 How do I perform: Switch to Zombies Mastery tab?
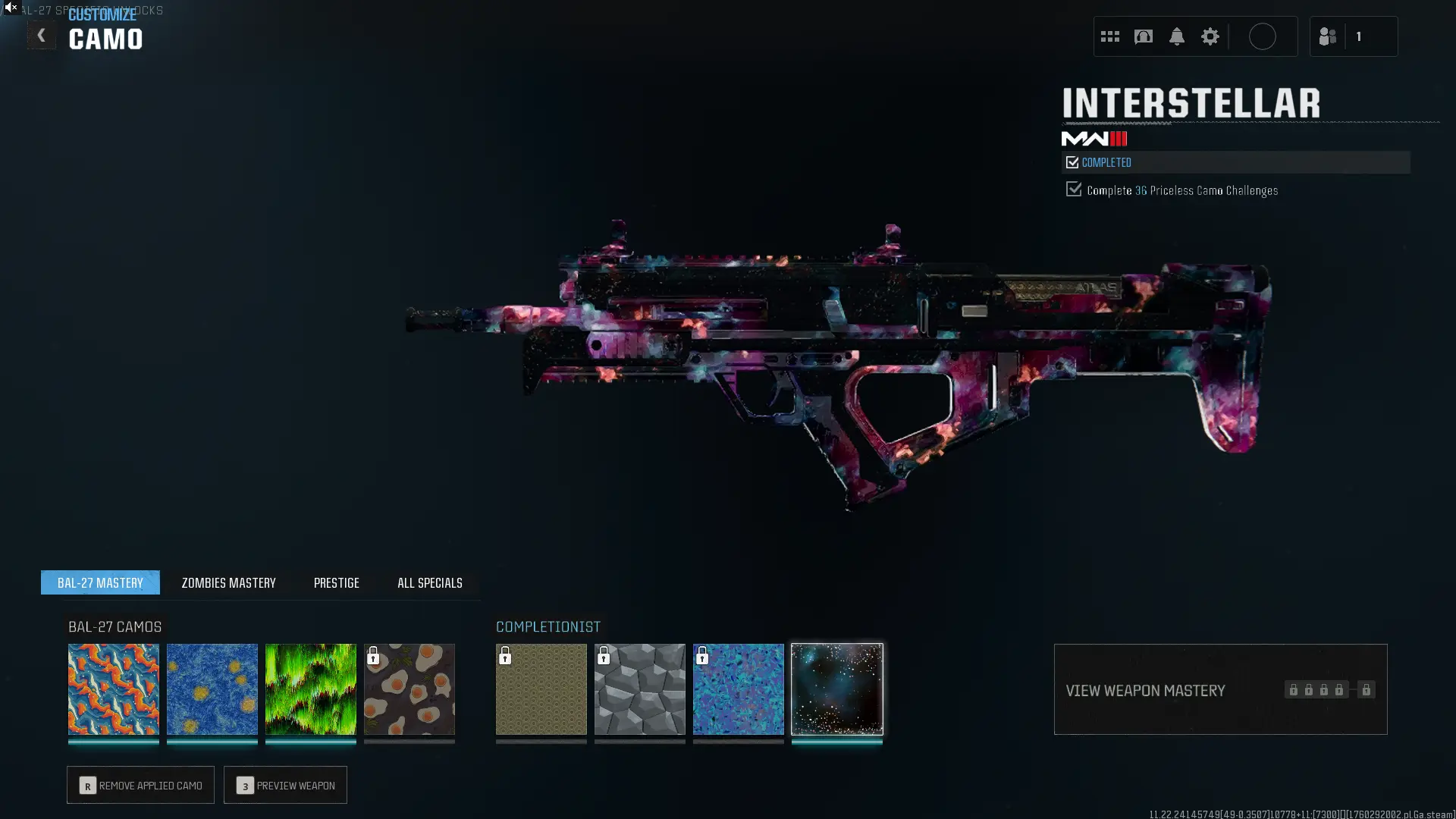[228, 582]
